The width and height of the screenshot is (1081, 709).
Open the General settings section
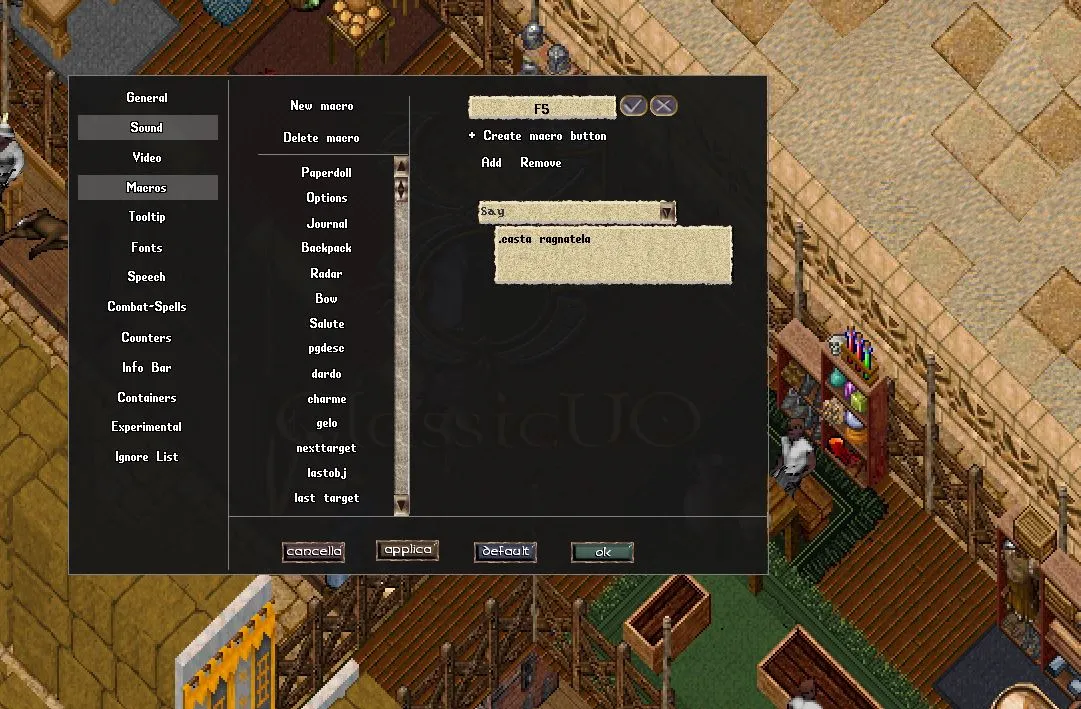(147, 98)
